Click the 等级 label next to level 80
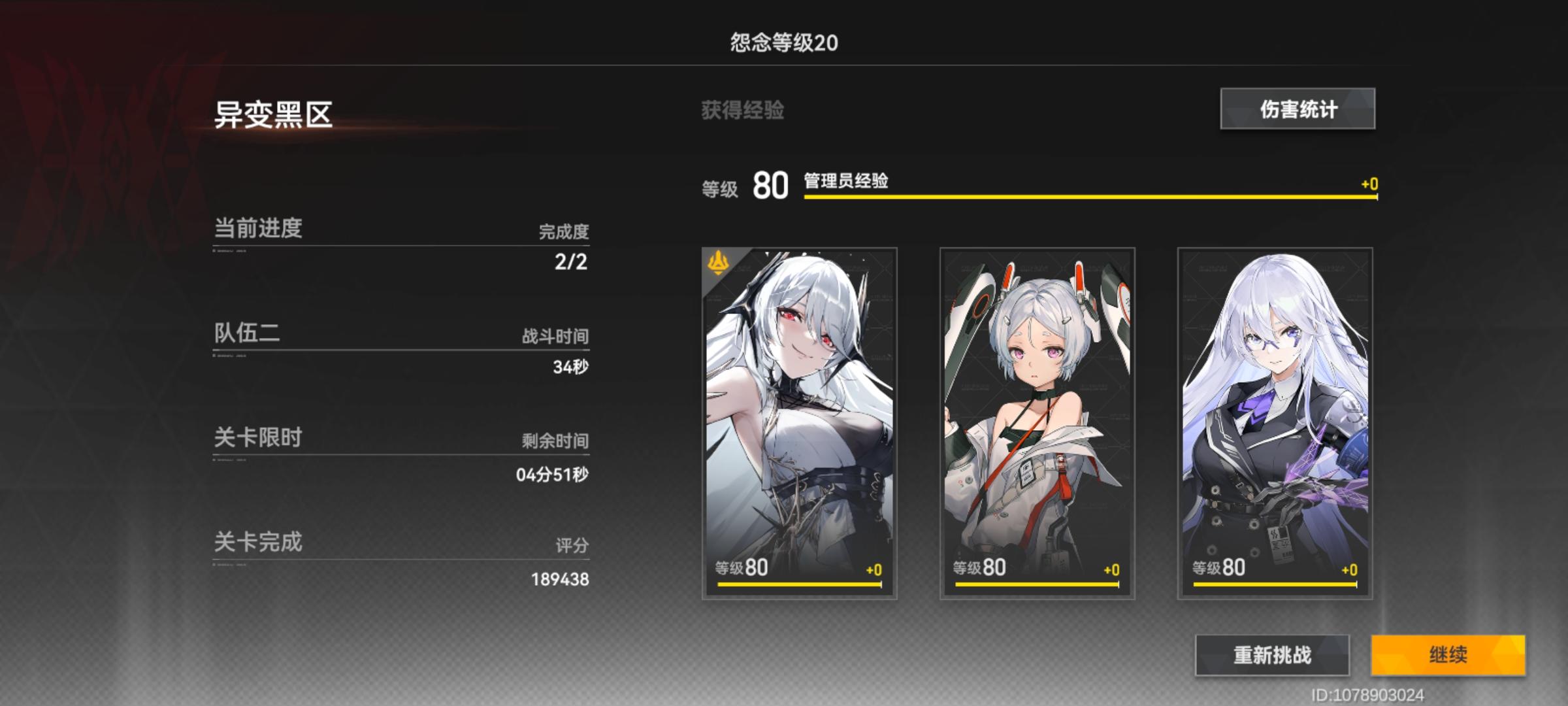The image size is (1568, 706). 721,188
